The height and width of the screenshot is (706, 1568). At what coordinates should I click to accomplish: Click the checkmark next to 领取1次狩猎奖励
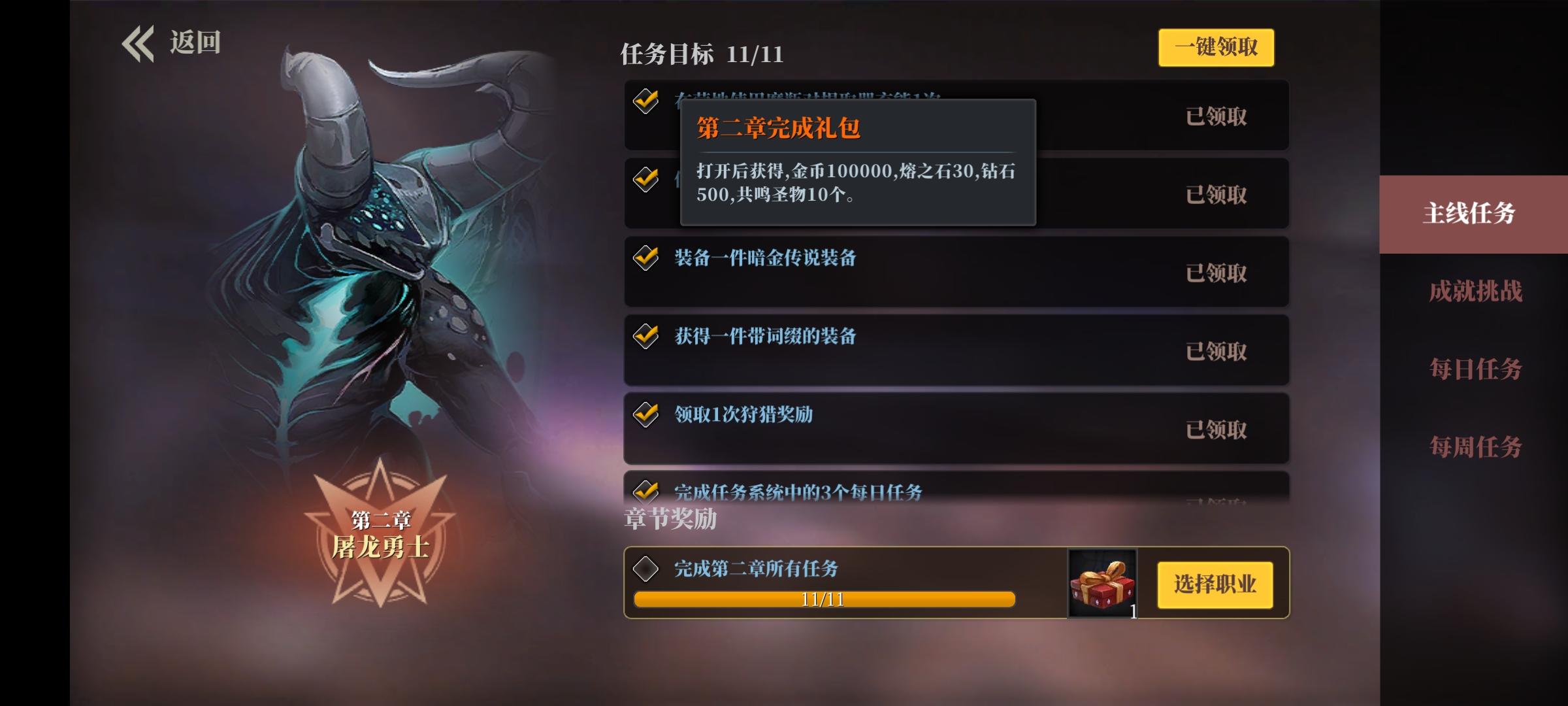(x=645, y=414)
